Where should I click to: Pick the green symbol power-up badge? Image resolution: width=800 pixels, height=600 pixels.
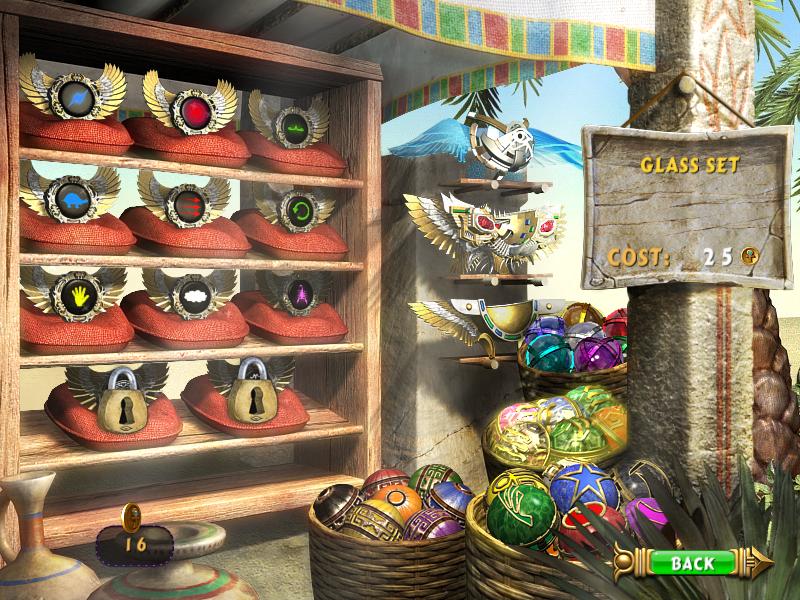pos(292,126)
